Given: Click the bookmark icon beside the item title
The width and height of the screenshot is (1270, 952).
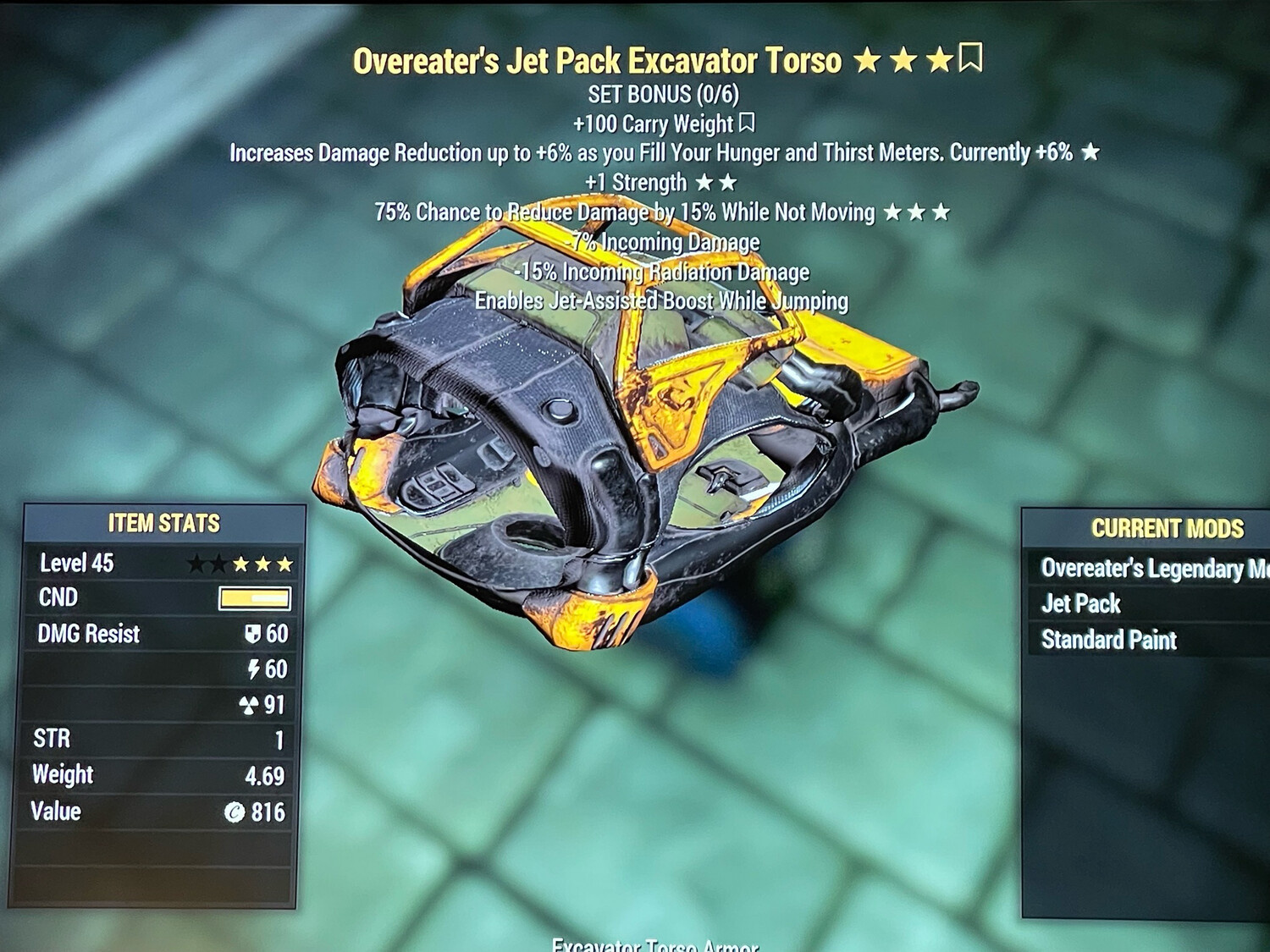Looking at the screenshot, I should (970, 59).
